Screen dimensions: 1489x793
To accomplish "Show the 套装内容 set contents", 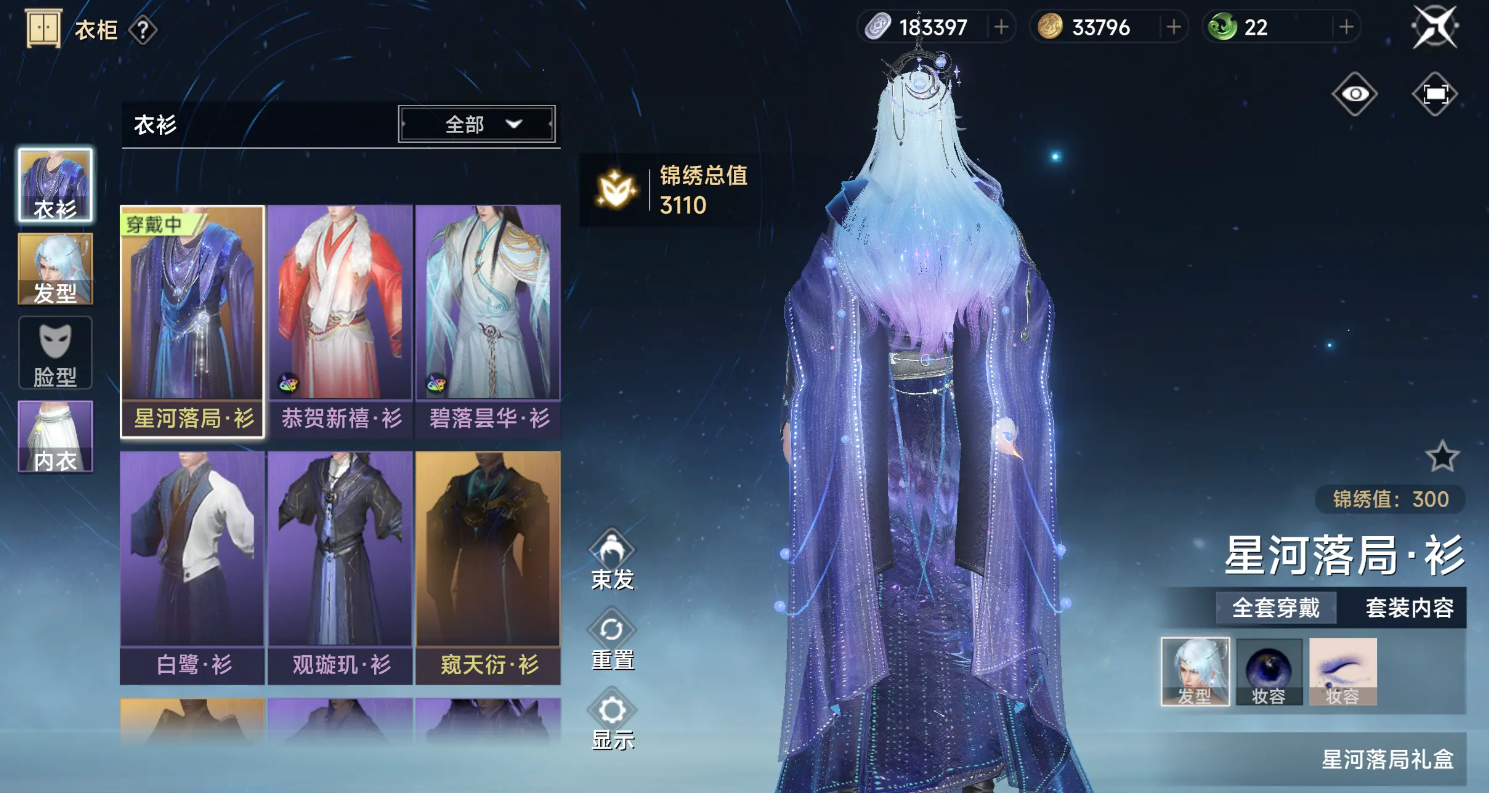I will click(x=1409, y=607).
